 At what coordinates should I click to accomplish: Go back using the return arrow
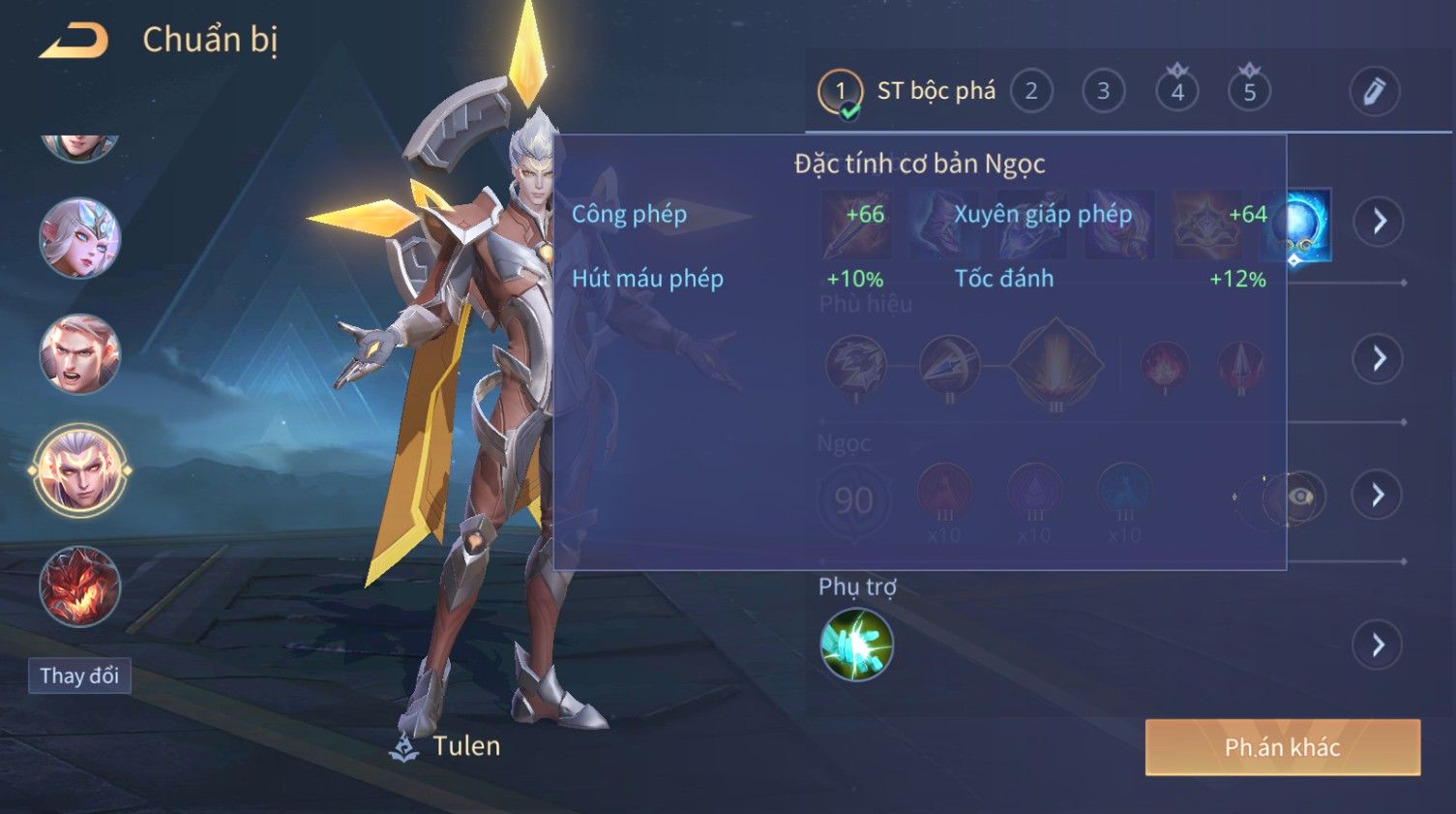(74, 41)
